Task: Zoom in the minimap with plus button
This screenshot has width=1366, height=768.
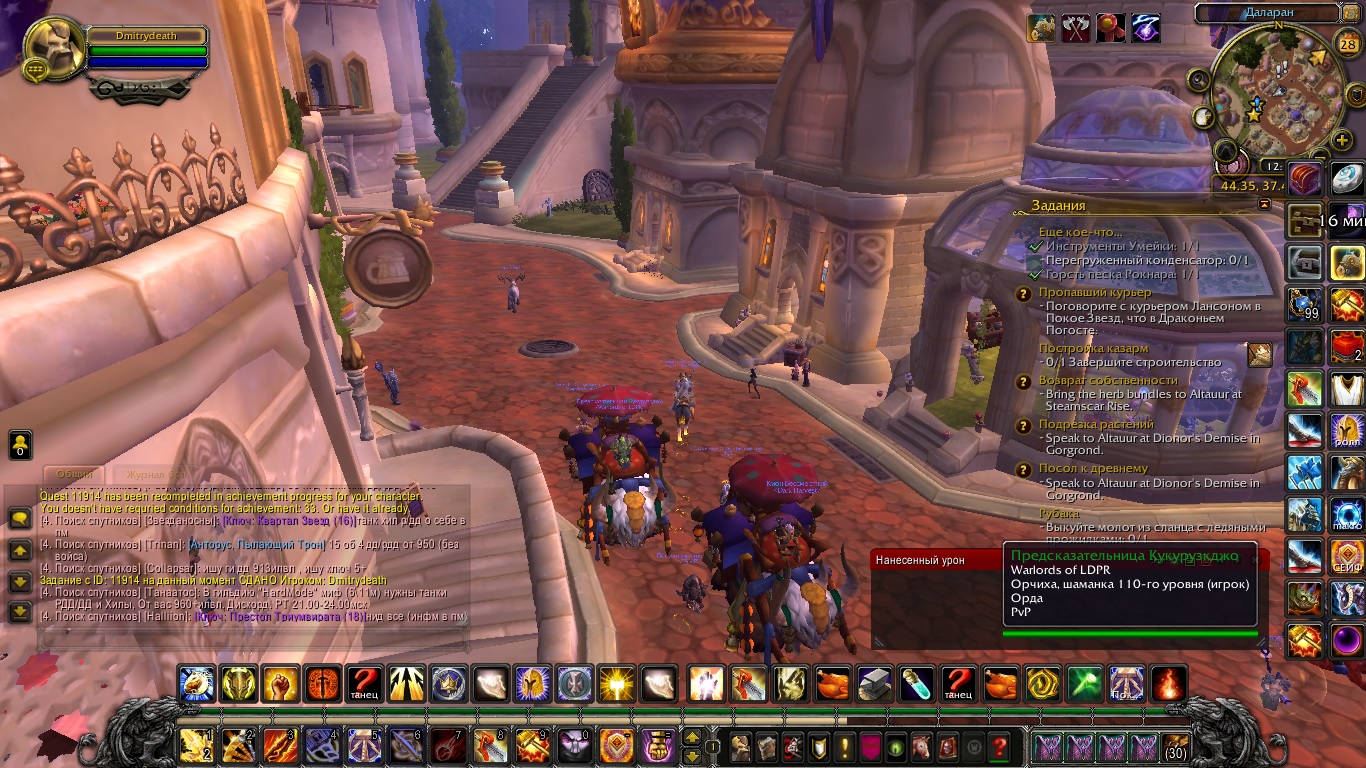Action: [1342, 141]
